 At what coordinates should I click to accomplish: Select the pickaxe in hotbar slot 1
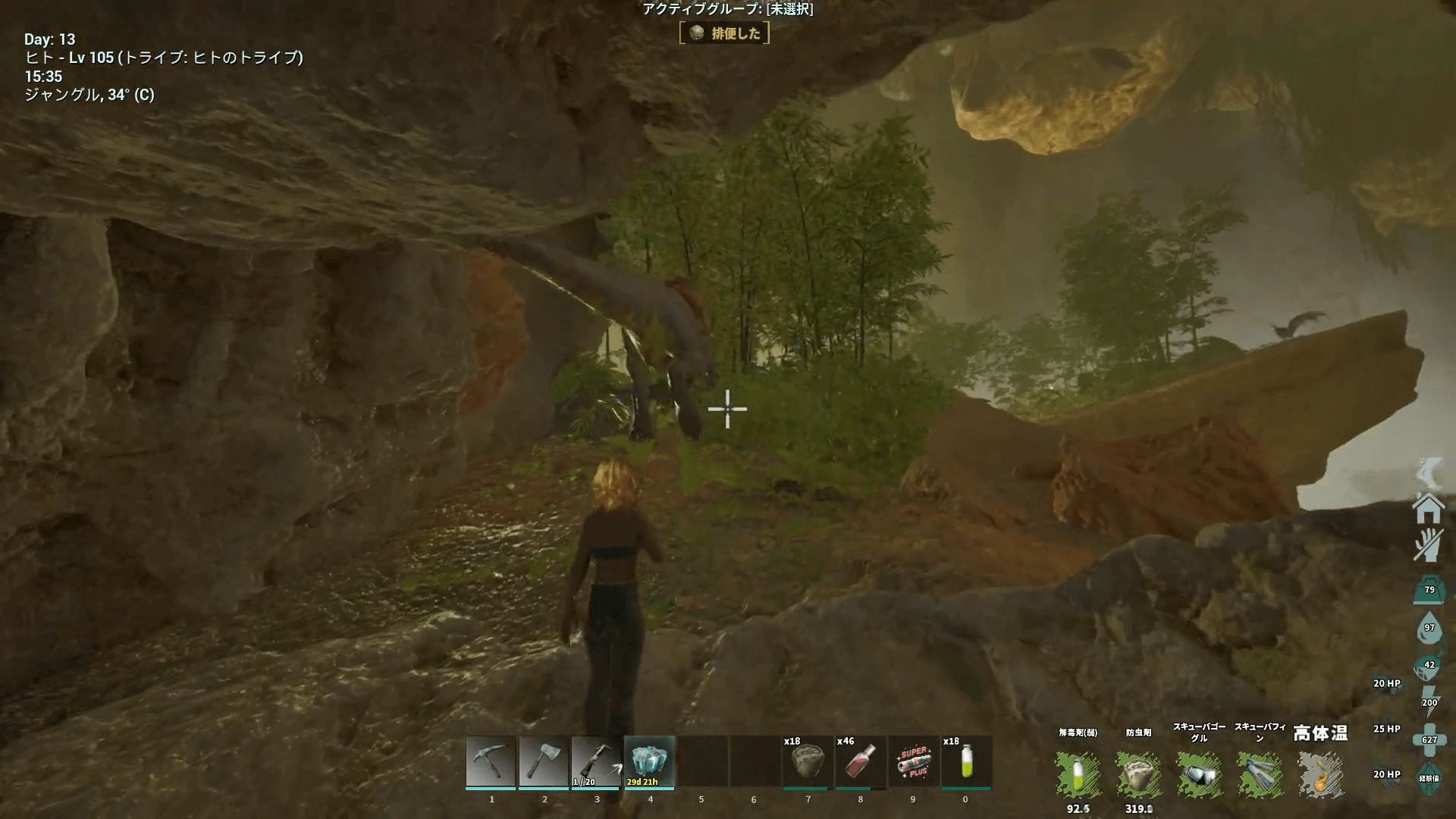pos(491,761)
